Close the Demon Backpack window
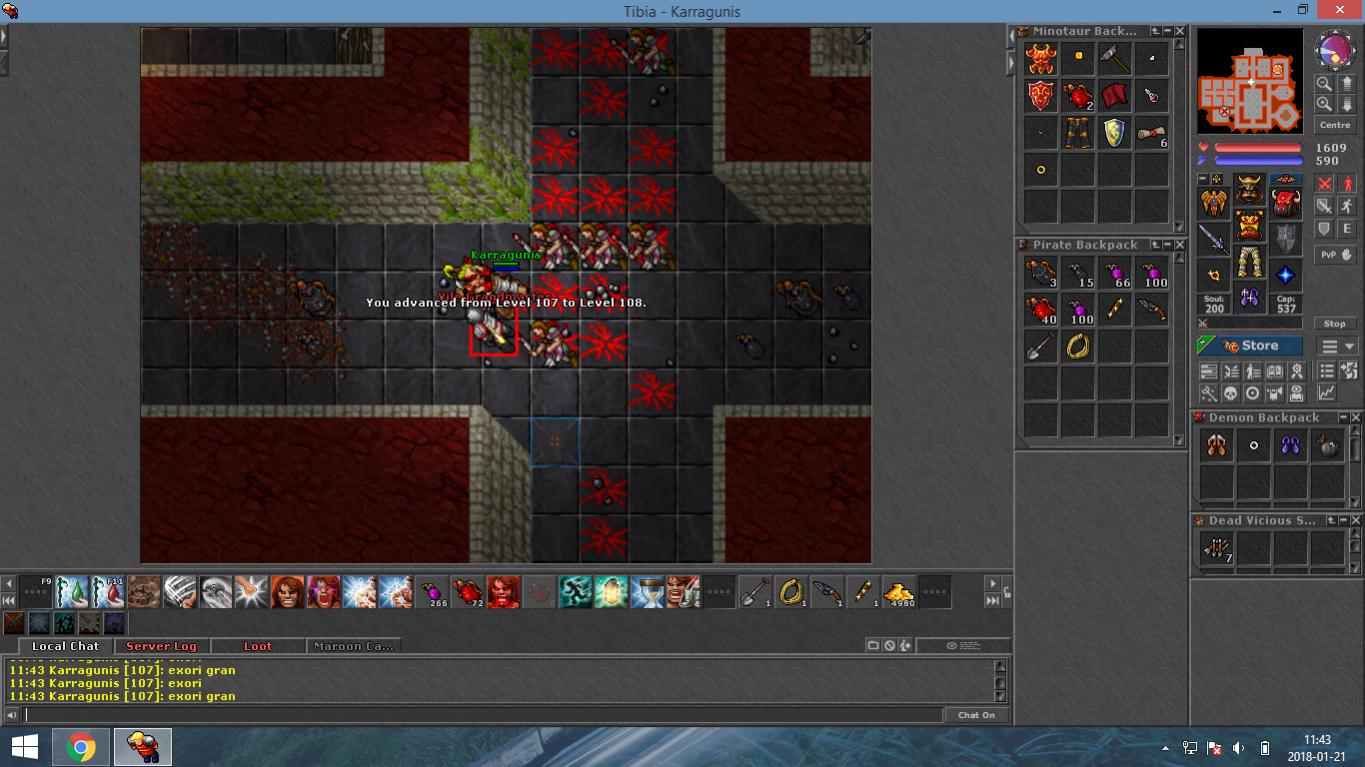 (1356, 418)
